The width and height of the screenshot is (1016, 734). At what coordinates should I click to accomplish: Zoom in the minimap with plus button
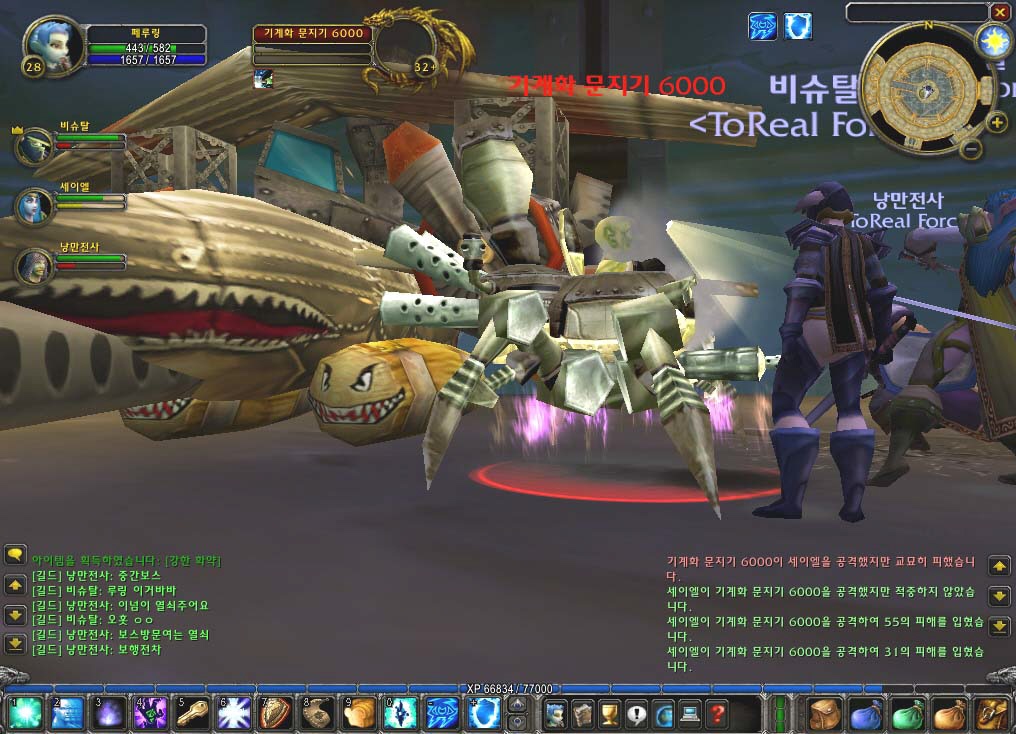[997, 123]
